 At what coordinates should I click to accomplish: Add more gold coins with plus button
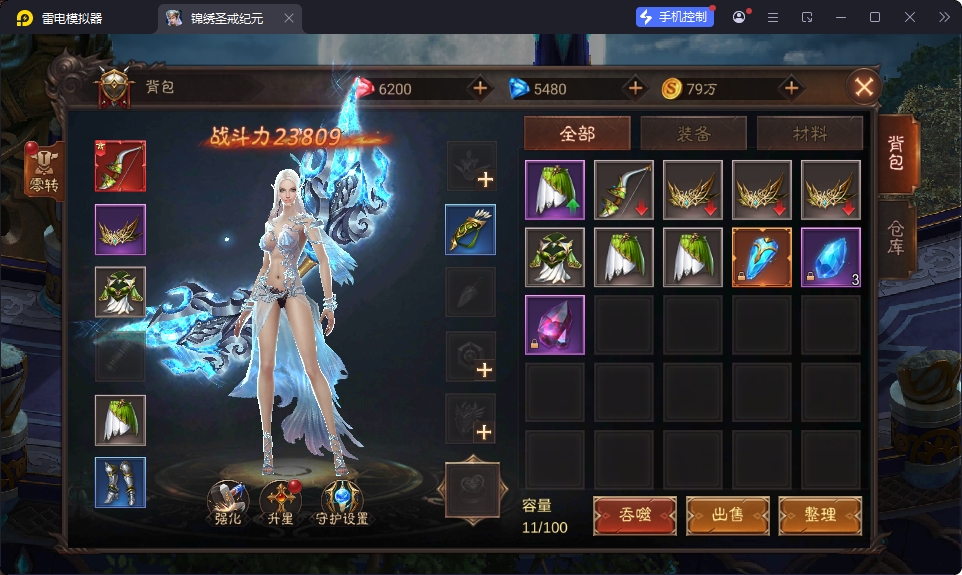pos(791,88)
